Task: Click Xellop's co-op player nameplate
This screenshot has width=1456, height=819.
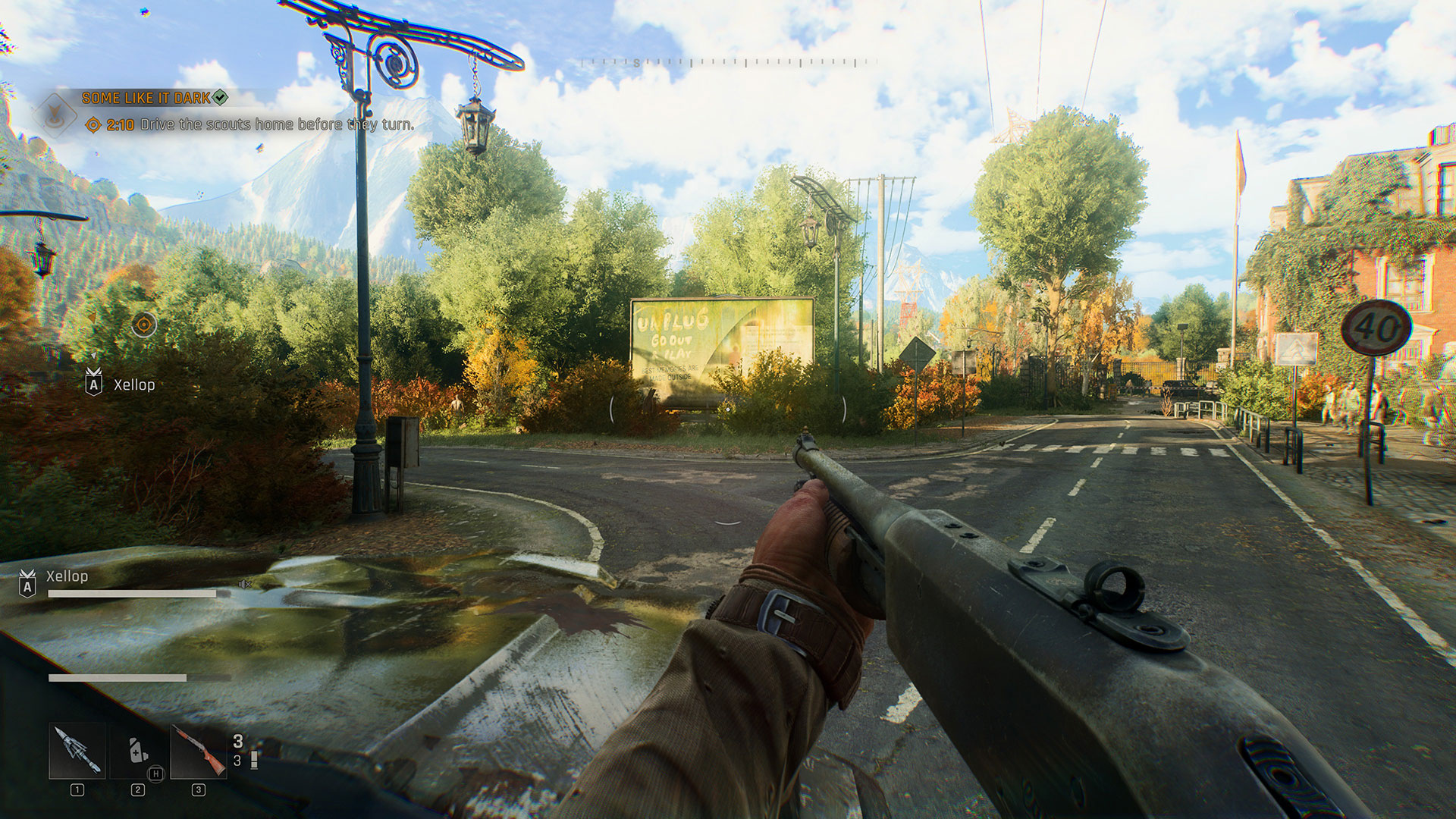Action: pos(67,576)
